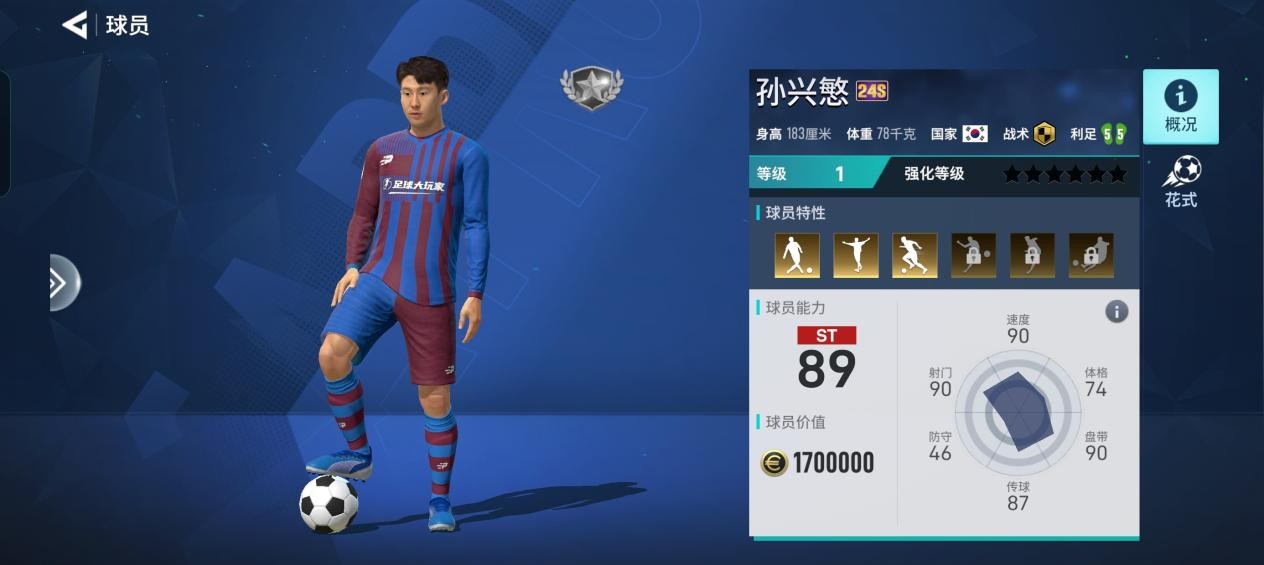Show ability info via the radar chart's i icon
The image size is (1264, 565).
click(1116, 312)
